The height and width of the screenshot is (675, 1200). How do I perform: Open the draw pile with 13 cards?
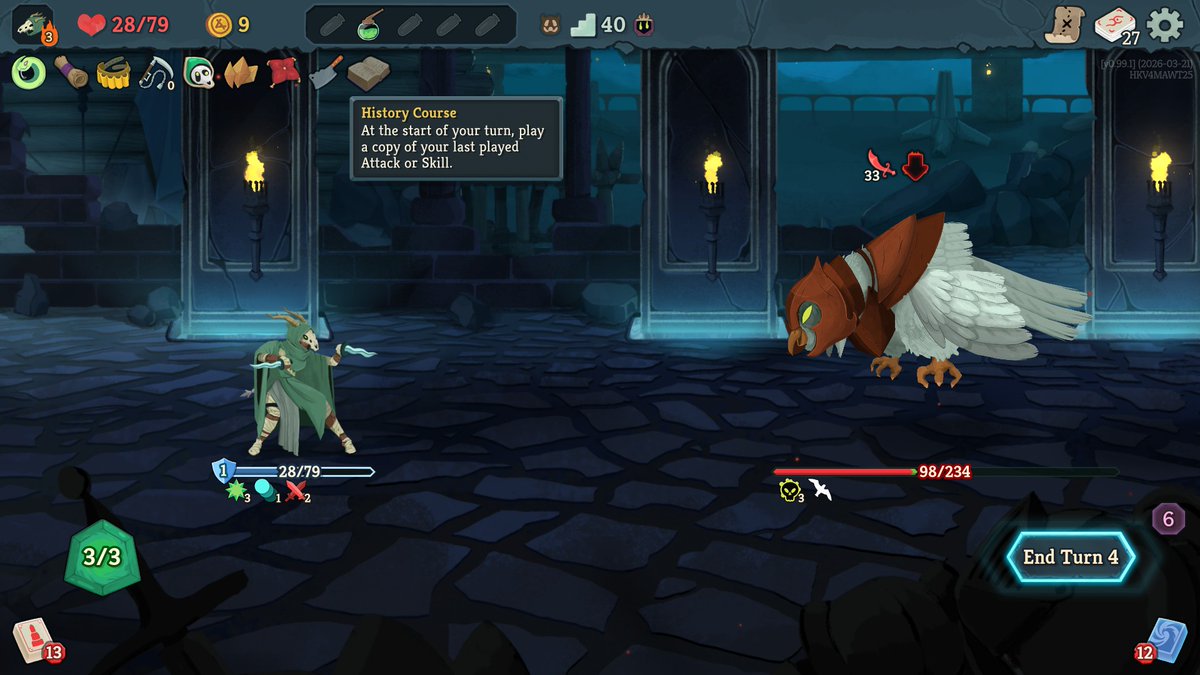coord(33,640)
